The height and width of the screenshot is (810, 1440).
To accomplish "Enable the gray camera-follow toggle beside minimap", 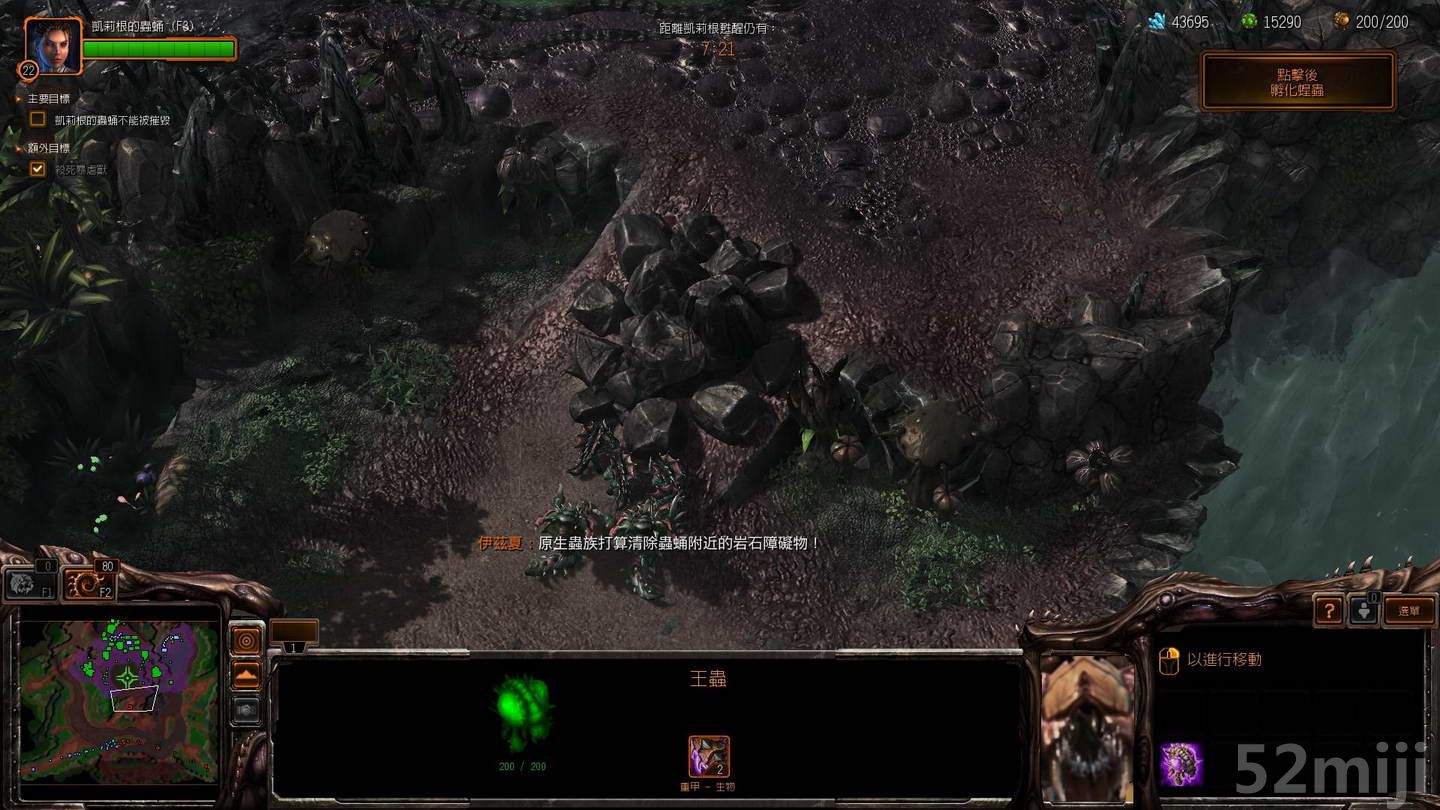I will 245,707.
